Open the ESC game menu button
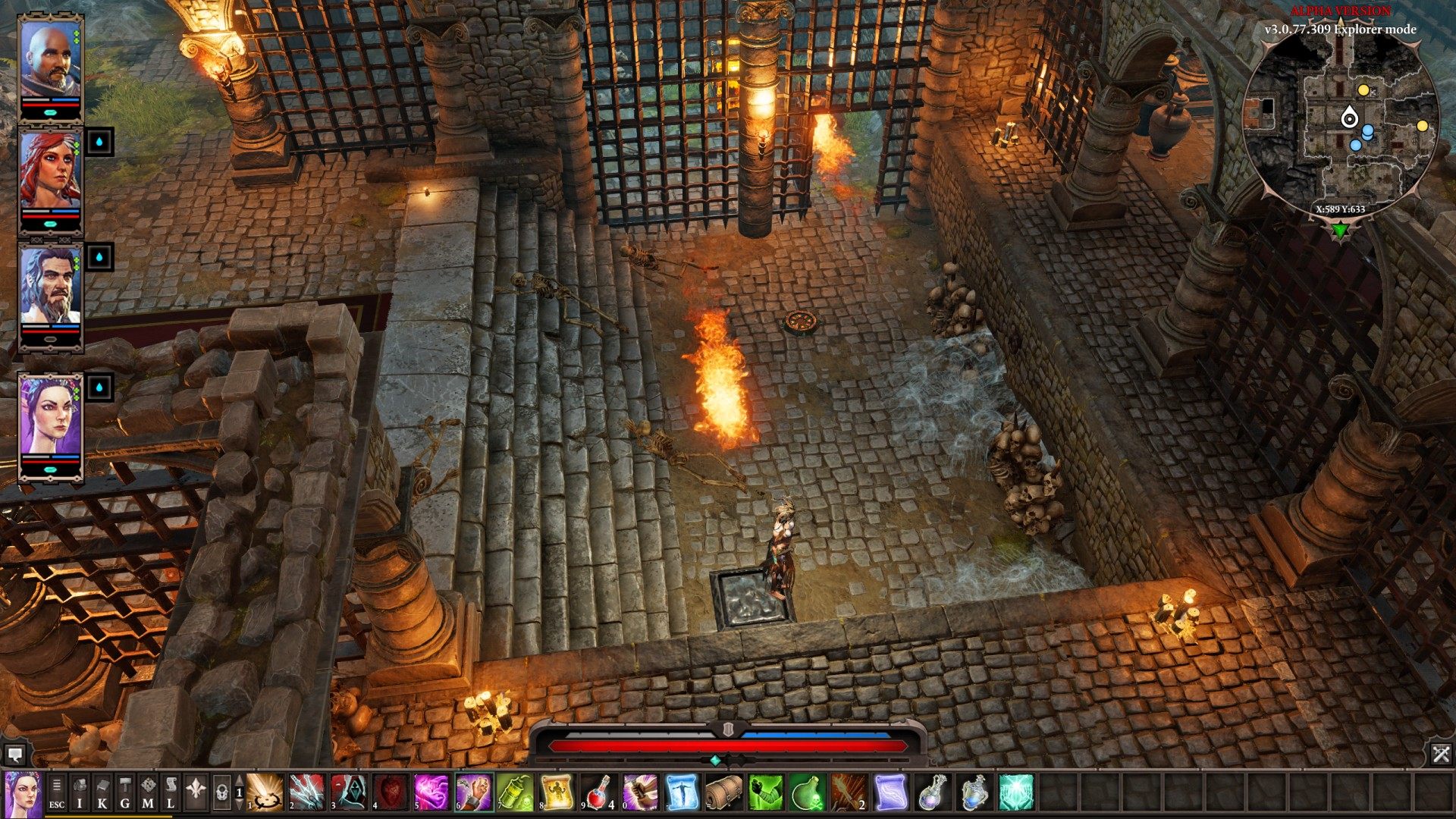 [x=57, y=792]
